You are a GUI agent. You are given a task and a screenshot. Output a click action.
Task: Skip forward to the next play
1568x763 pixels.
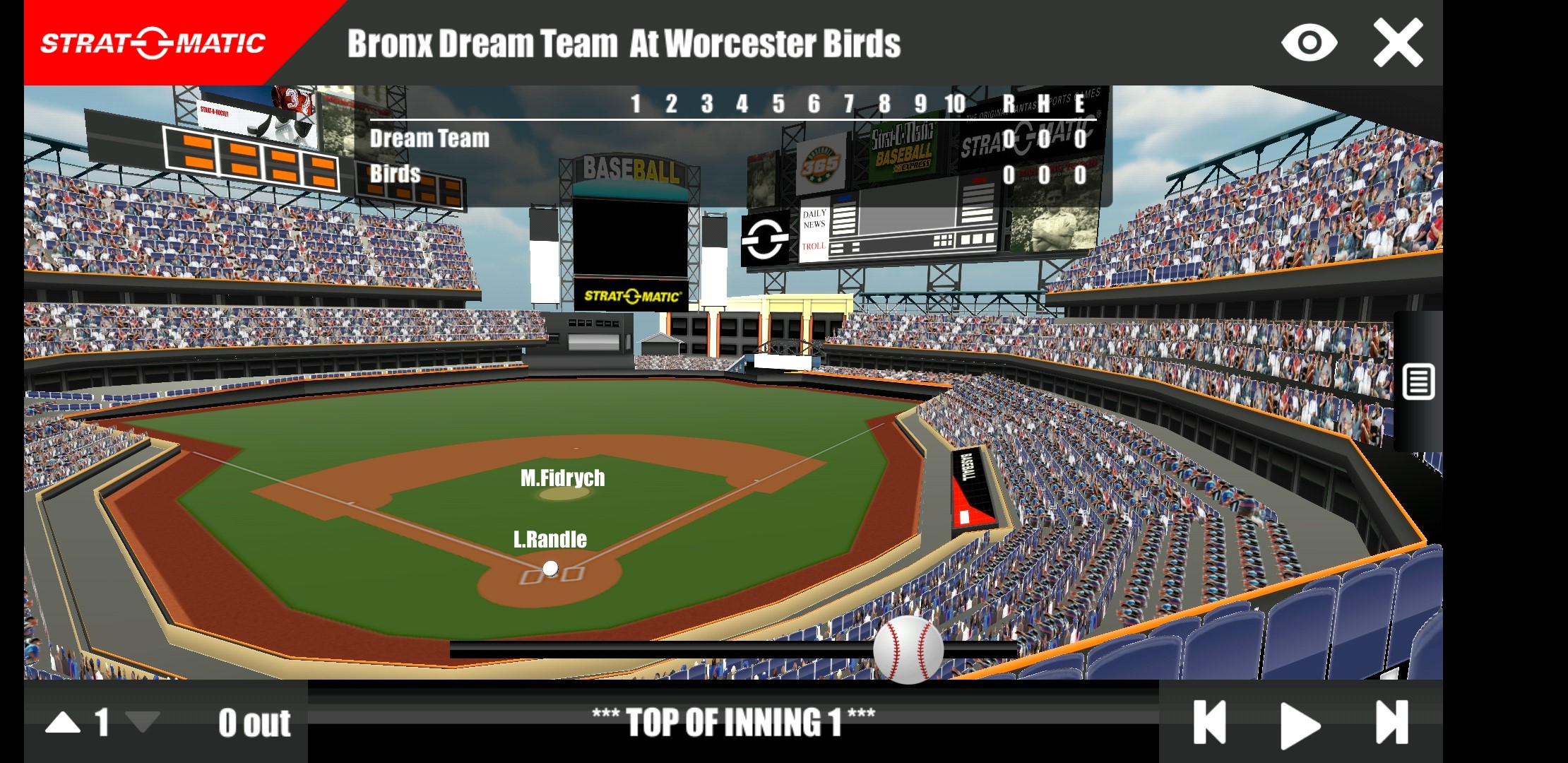(x=1392, y=723)
